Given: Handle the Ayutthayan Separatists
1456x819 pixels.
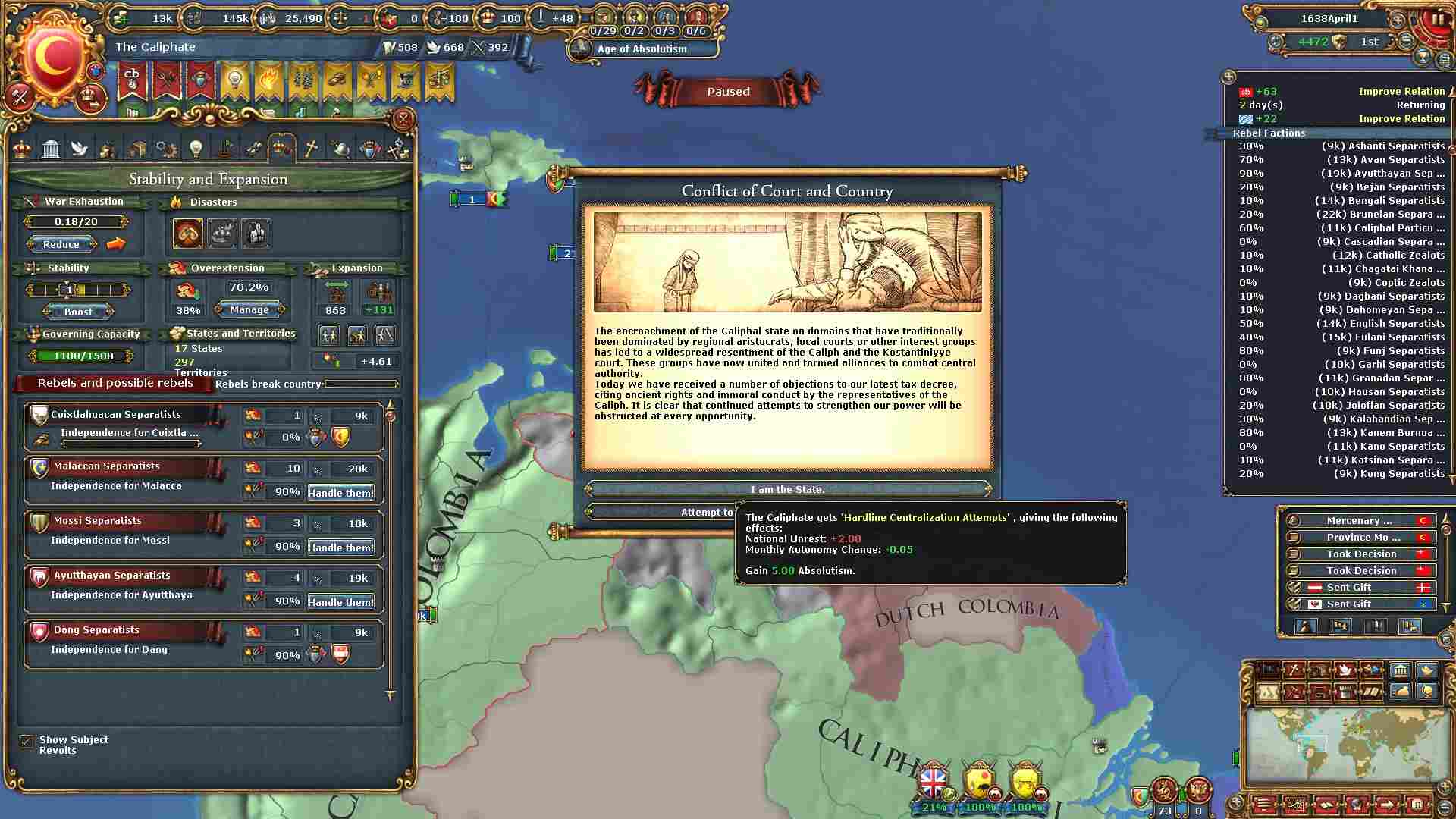Looking at the screenshot, I should (340, 602).
